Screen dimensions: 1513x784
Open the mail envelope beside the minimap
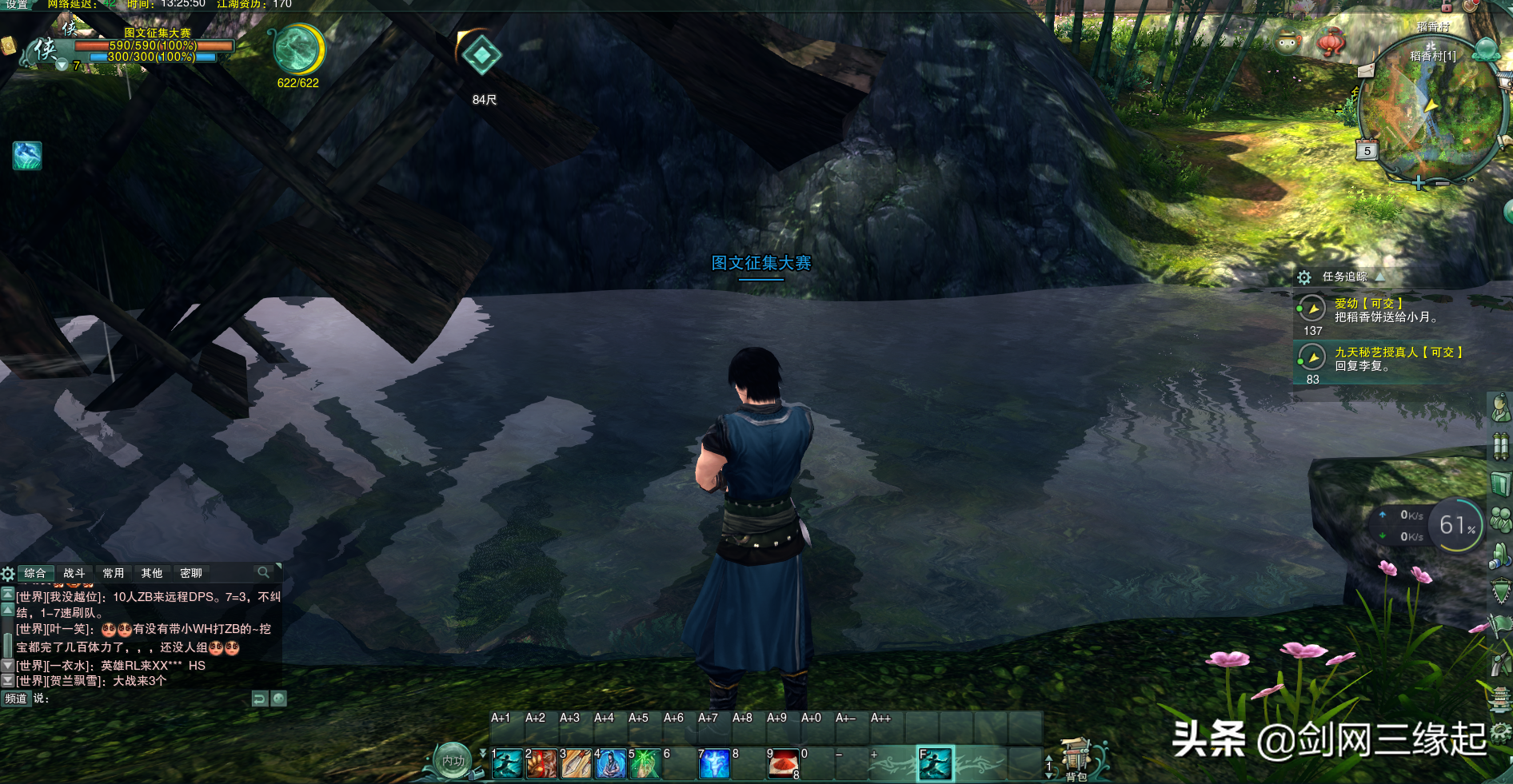pyautogui.click(x=1366, y=71)
